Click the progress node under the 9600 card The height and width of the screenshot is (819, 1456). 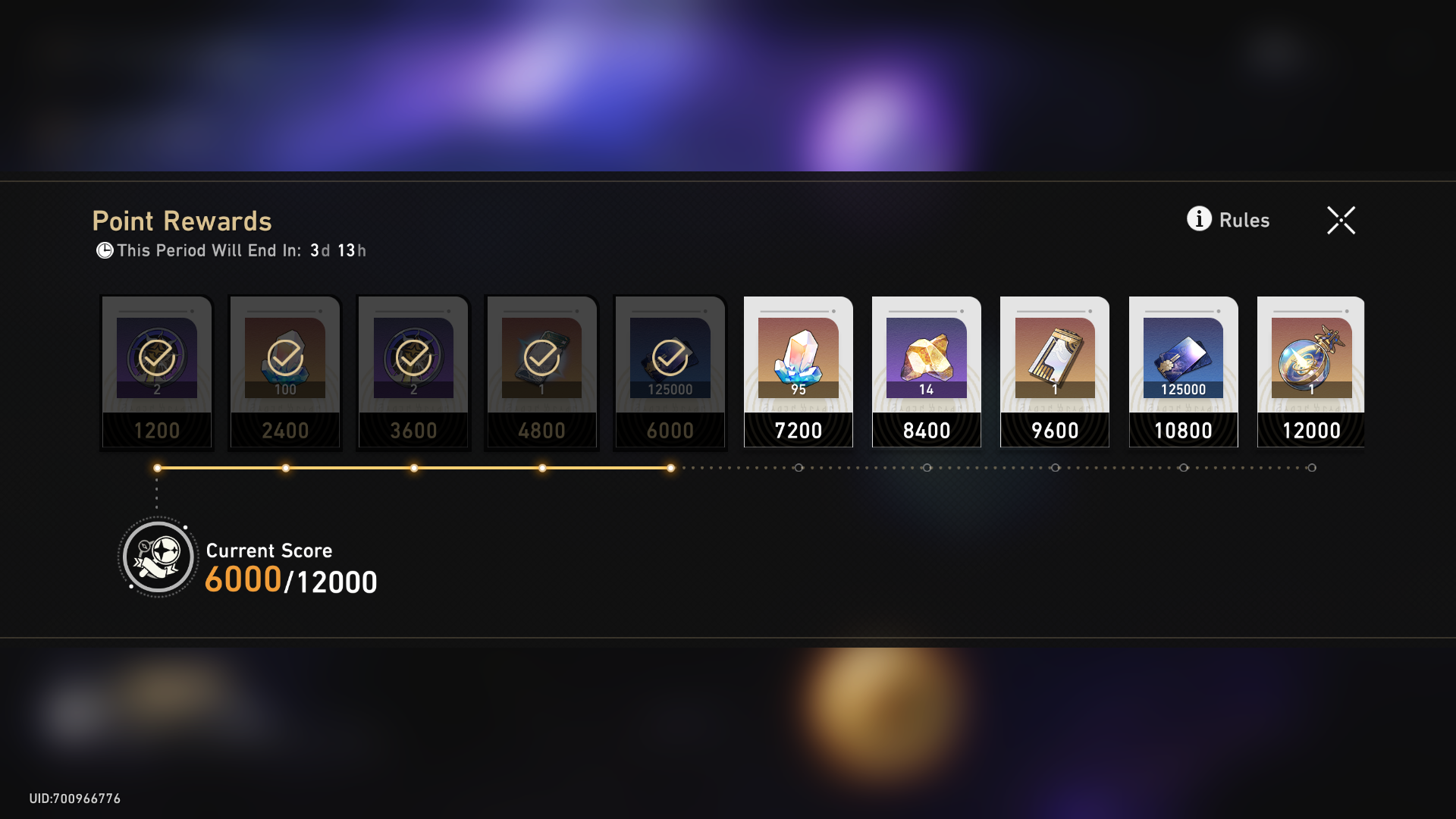coord(1055,469)
